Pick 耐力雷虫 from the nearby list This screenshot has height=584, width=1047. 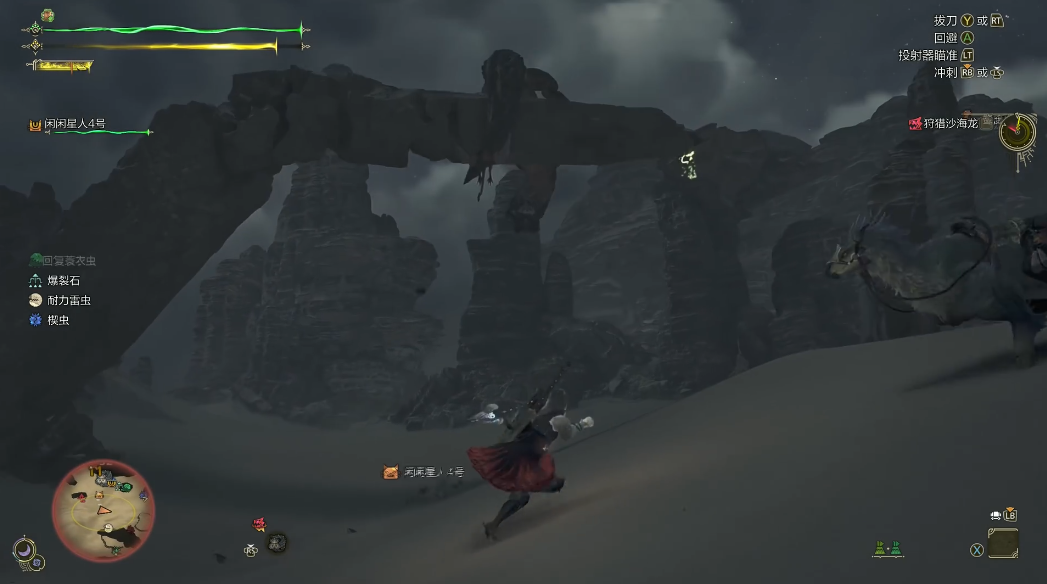point(66,300)
